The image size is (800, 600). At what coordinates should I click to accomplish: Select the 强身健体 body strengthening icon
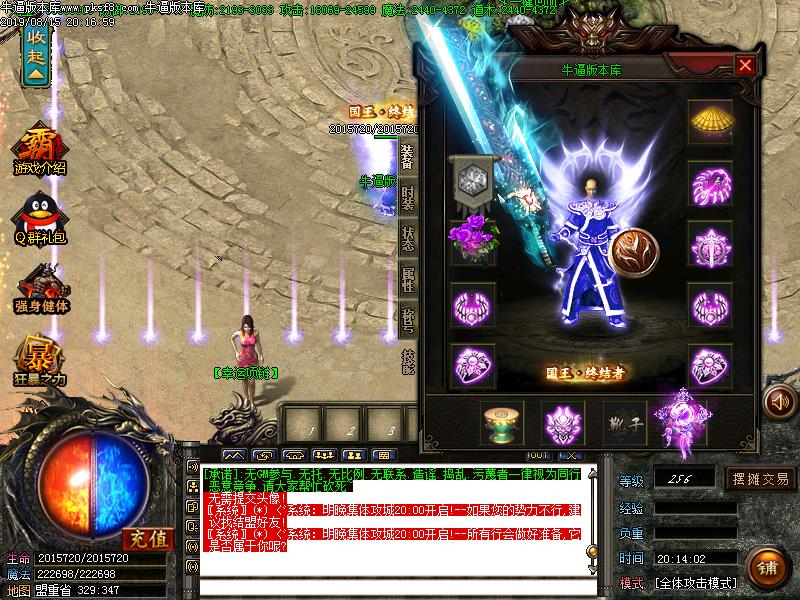[40, 288]
